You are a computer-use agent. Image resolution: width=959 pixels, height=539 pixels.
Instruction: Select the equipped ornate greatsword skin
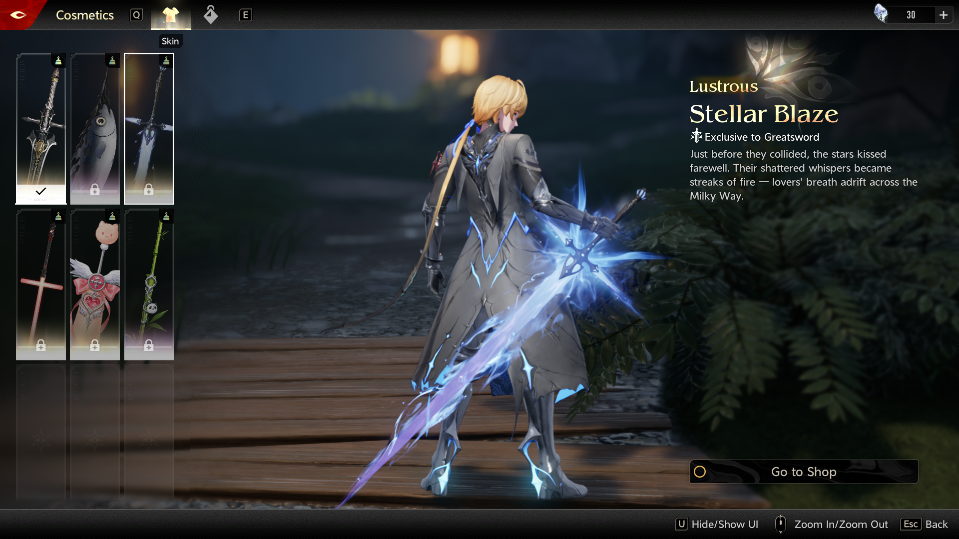coord(41,128)
